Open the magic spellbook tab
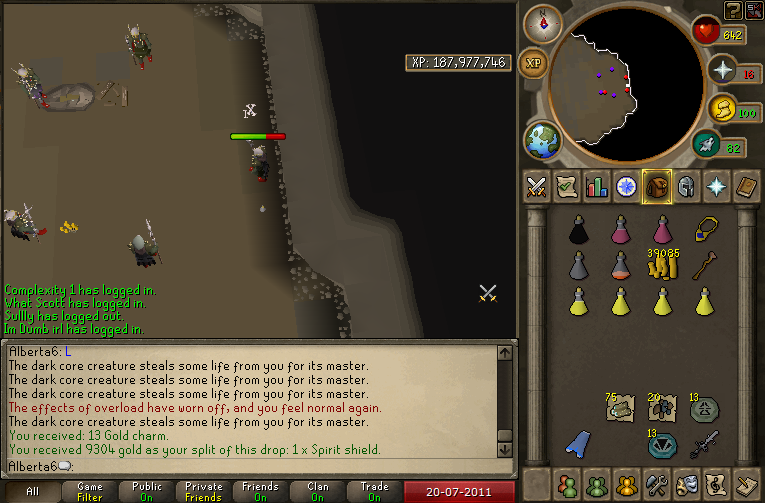Screen dimensions: 765x503 [716, 186]
